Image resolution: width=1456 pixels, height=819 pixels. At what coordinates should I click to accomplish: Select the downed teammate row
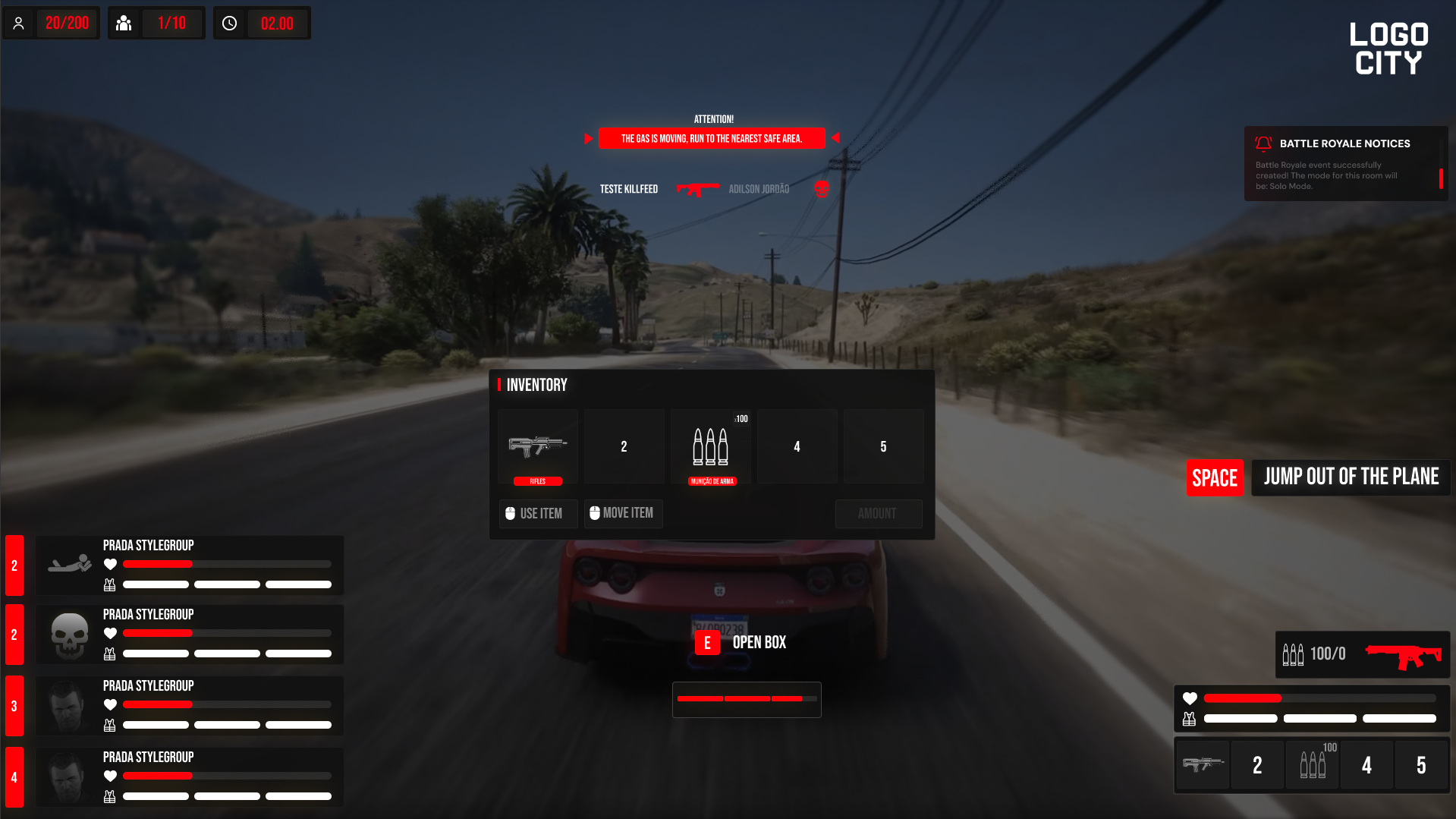(189, 565)
